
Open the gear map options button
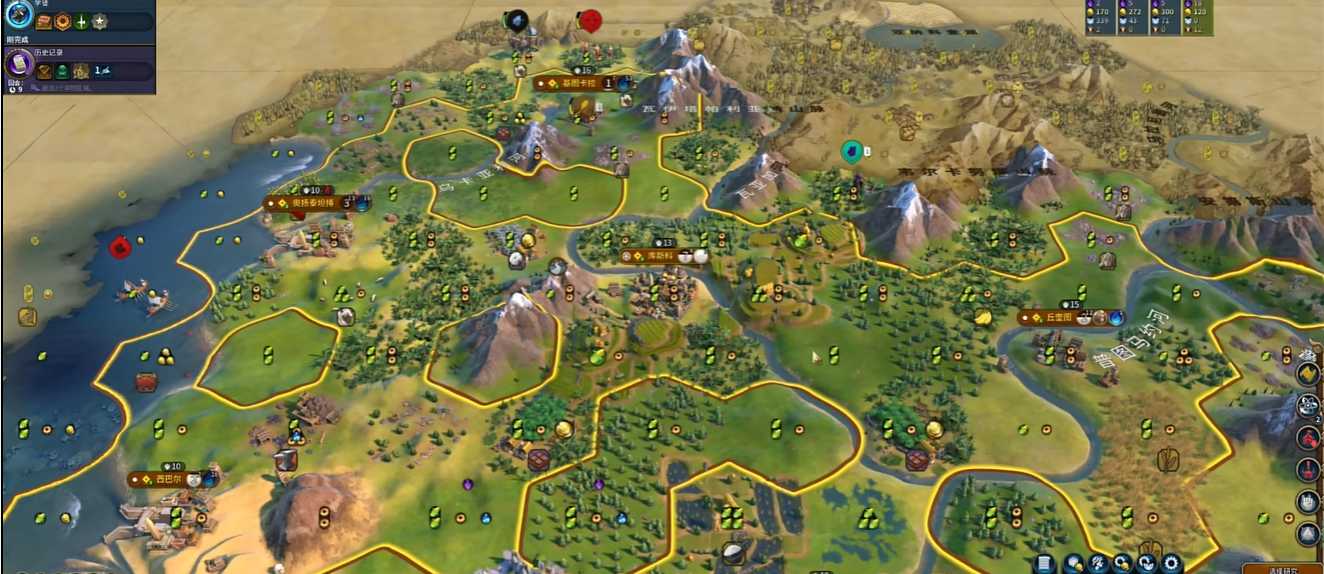pyautogui.click(x=1171, y=564)
